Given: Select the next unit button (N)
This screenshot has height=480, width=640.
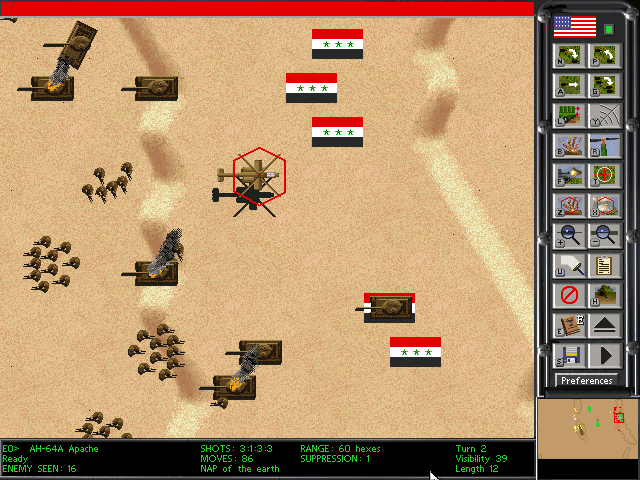Looking at the screenshot, I should [568, 56].
